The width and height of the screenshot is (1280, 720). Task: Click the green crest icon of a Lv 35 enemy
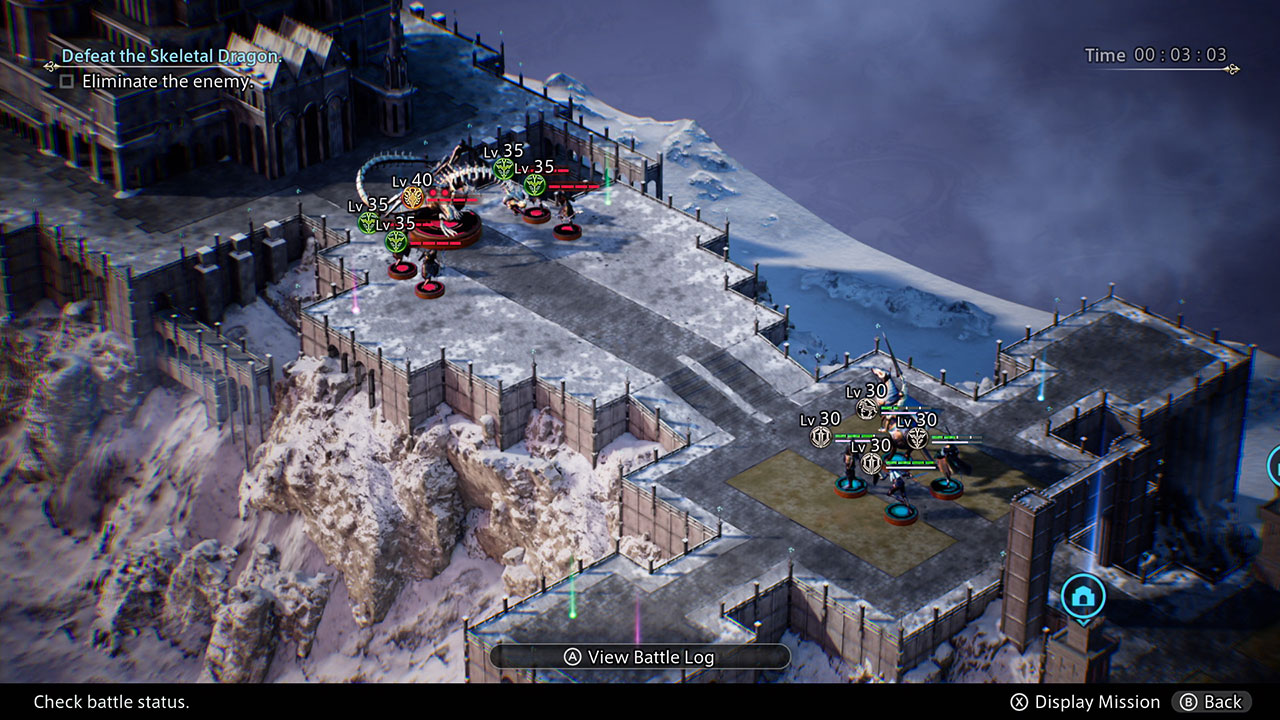502,167
